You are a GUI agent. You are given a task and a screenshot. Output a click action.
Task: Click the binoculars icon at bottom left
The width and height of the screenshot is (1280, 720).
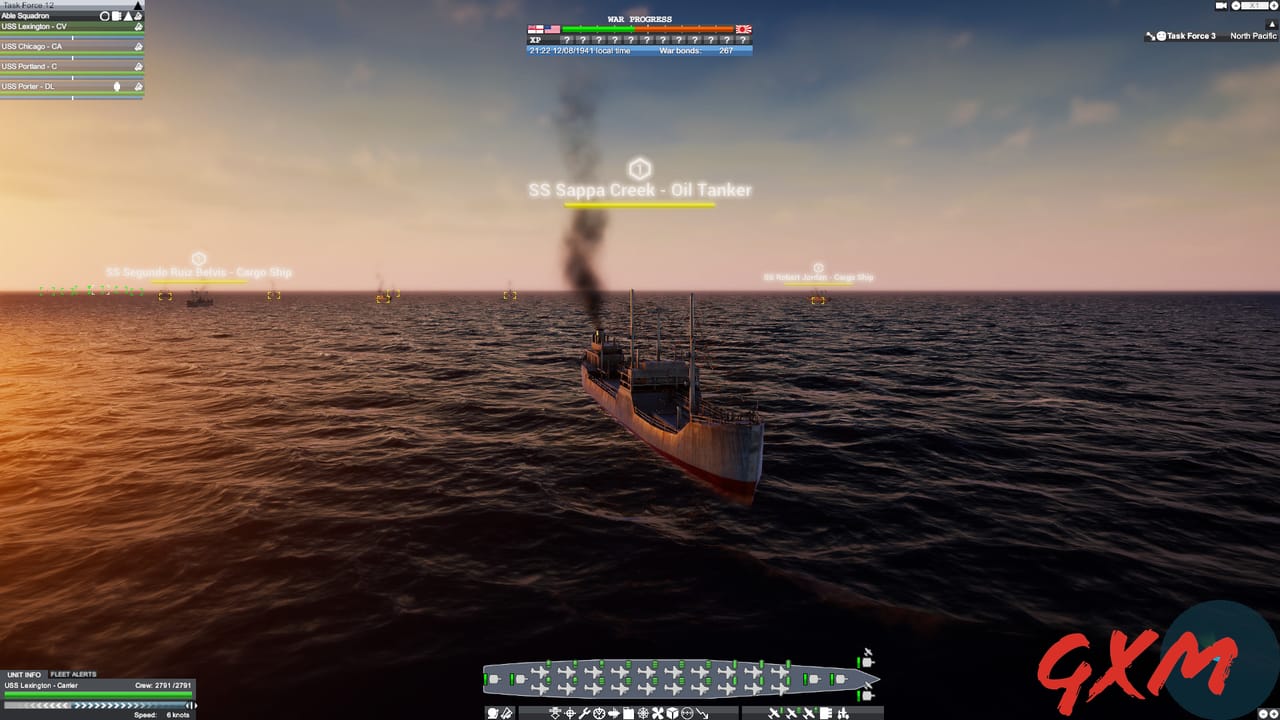492,713
